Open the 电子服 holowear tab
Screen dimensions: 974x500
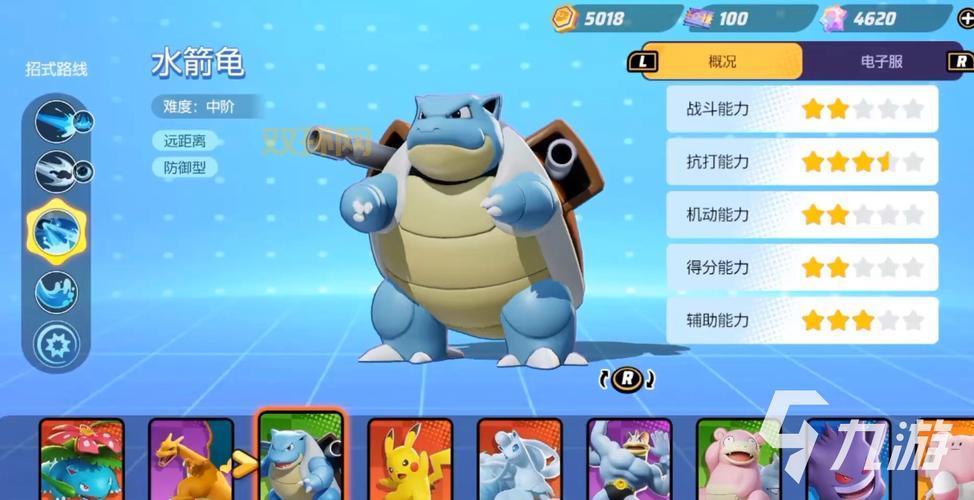point(880,61)
